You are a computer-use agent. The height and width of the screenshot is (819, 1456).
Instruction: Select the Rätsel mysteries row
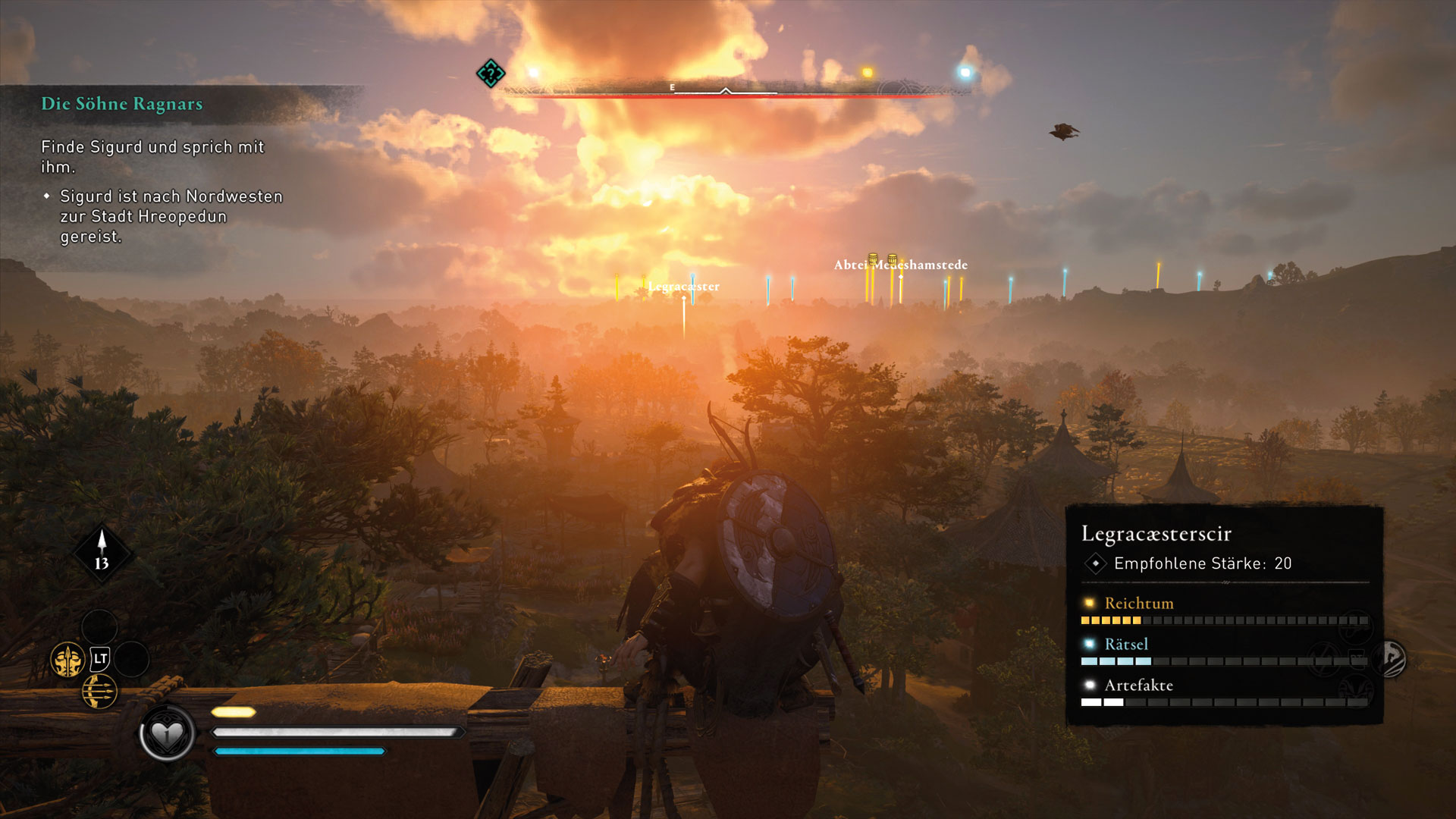pos(1126,645)
